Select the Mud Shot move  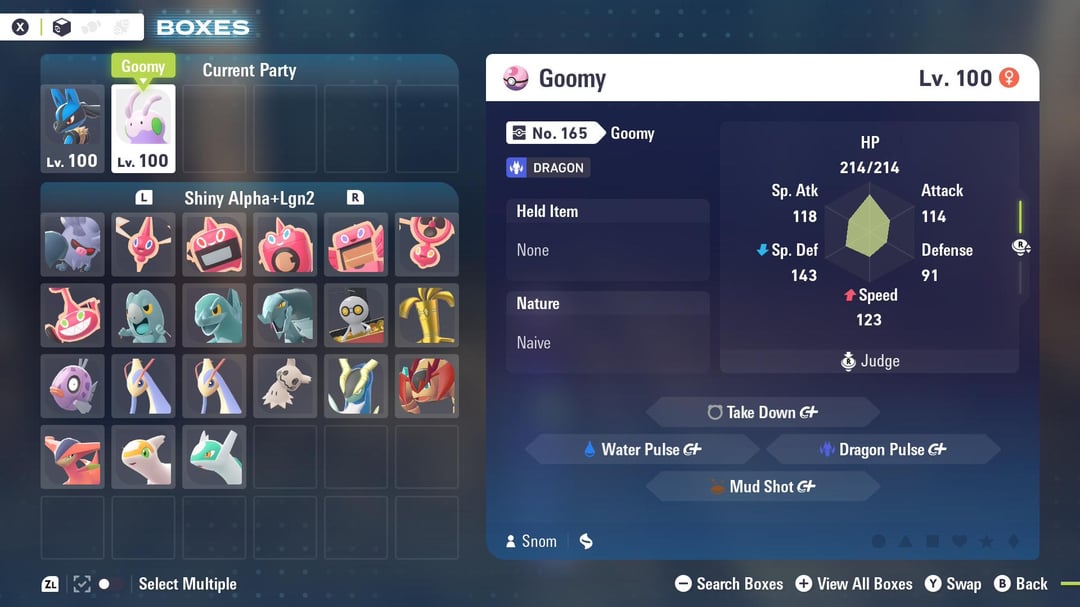[x=762, y=487]
